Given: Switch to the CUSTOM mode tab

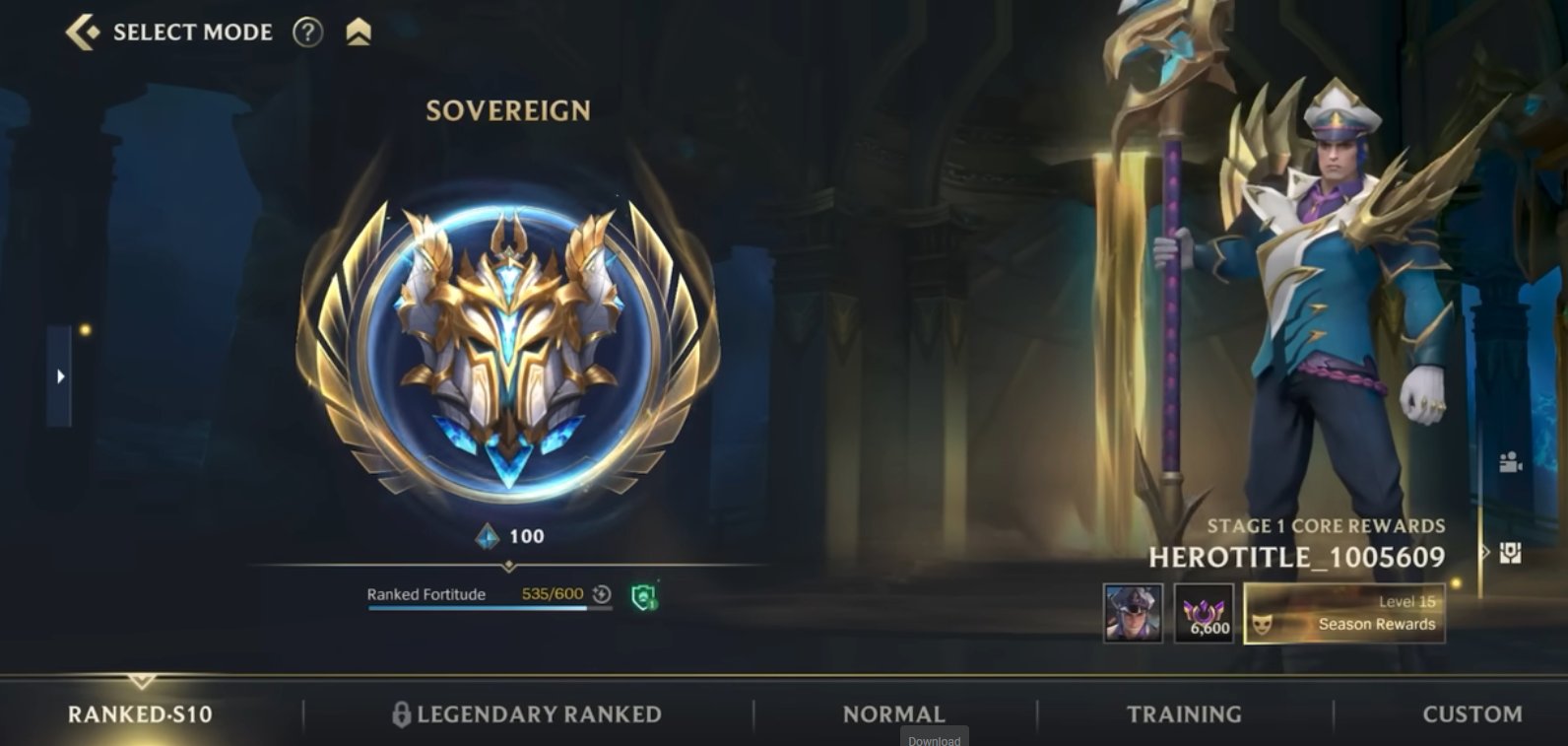Looking at the screenshot, I should pos(1470,712).
